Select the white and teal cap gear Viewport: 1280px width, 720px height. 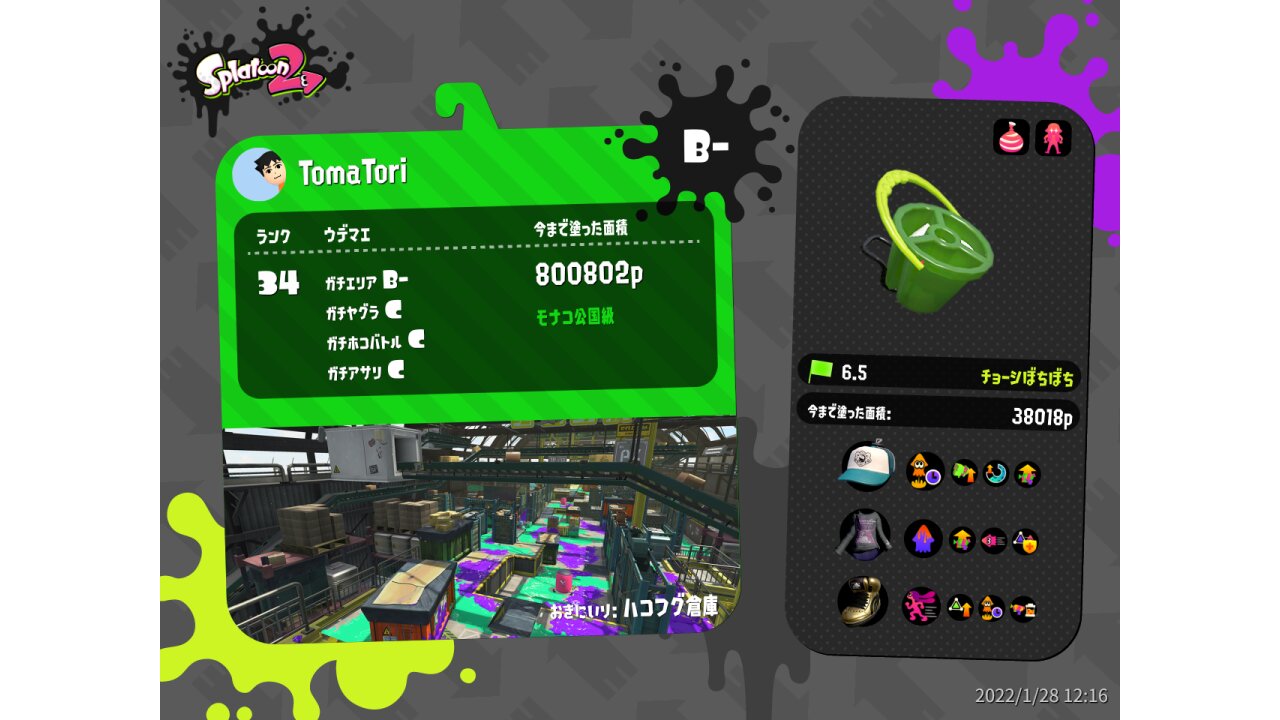click(x=864, y=467)
